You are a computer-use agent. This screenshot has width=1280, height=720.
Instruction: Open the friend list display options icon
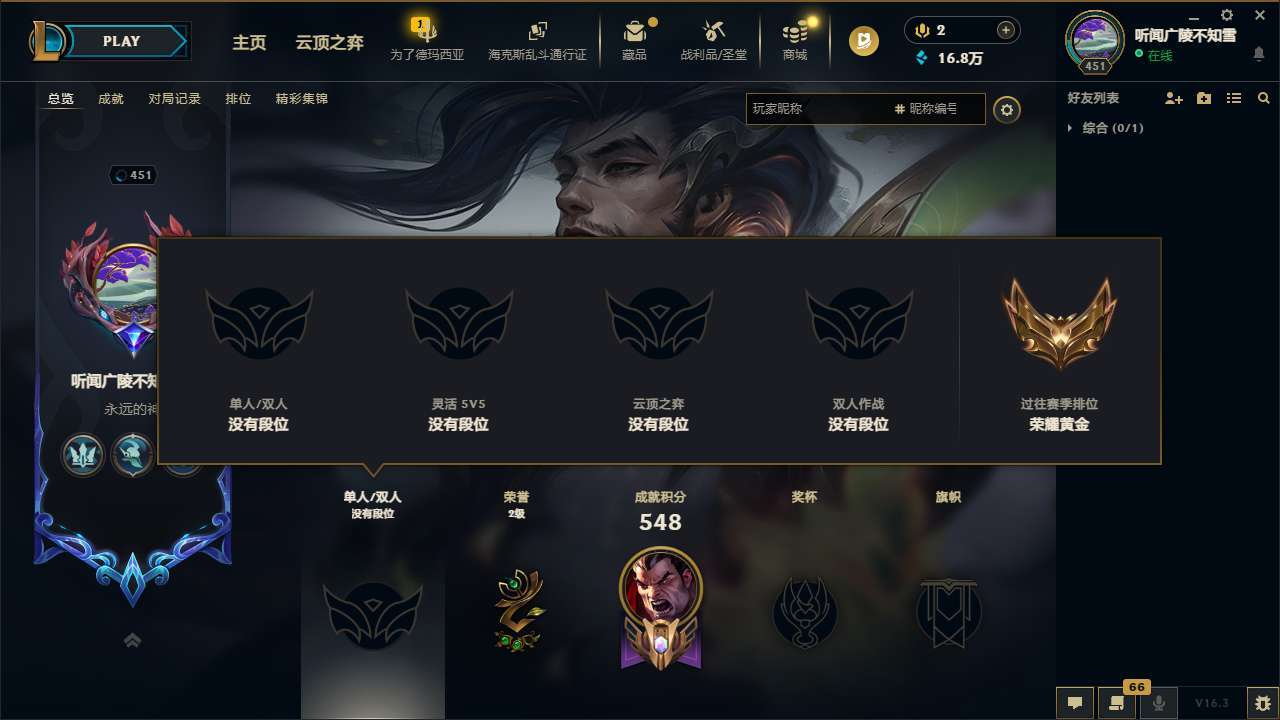1235,98
